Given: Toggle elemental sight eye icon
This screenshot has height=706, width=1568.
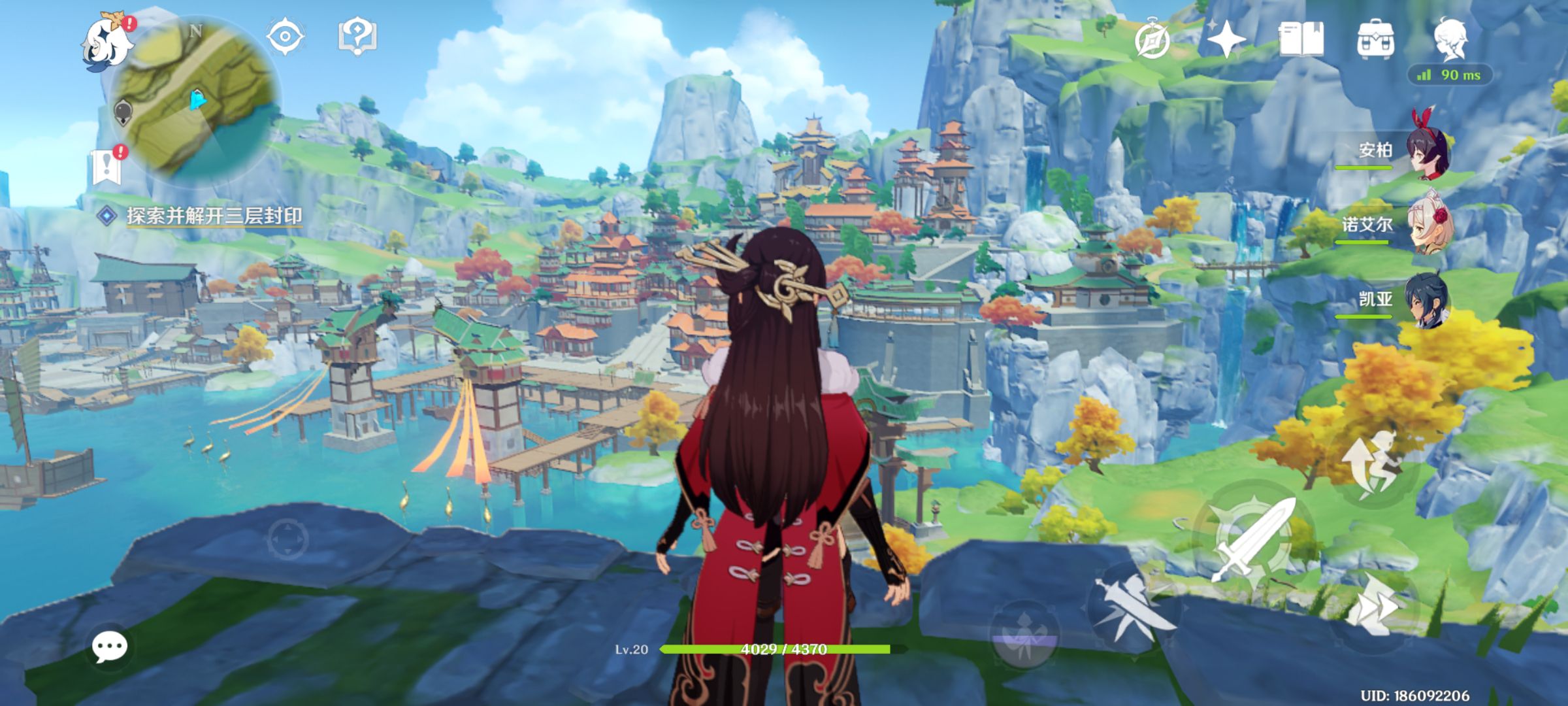Looking at the screenshot, I should [x=286, y=36].
